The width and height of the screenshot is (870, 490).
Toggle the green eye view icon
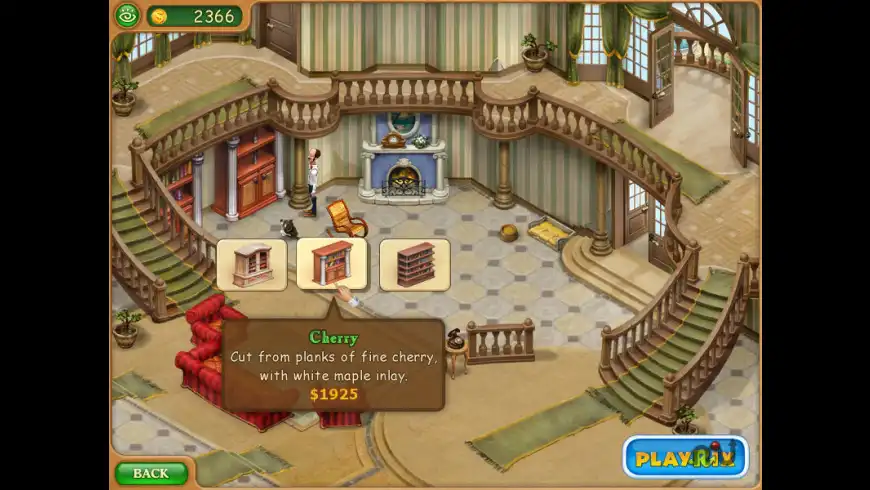tap(127, 15)
